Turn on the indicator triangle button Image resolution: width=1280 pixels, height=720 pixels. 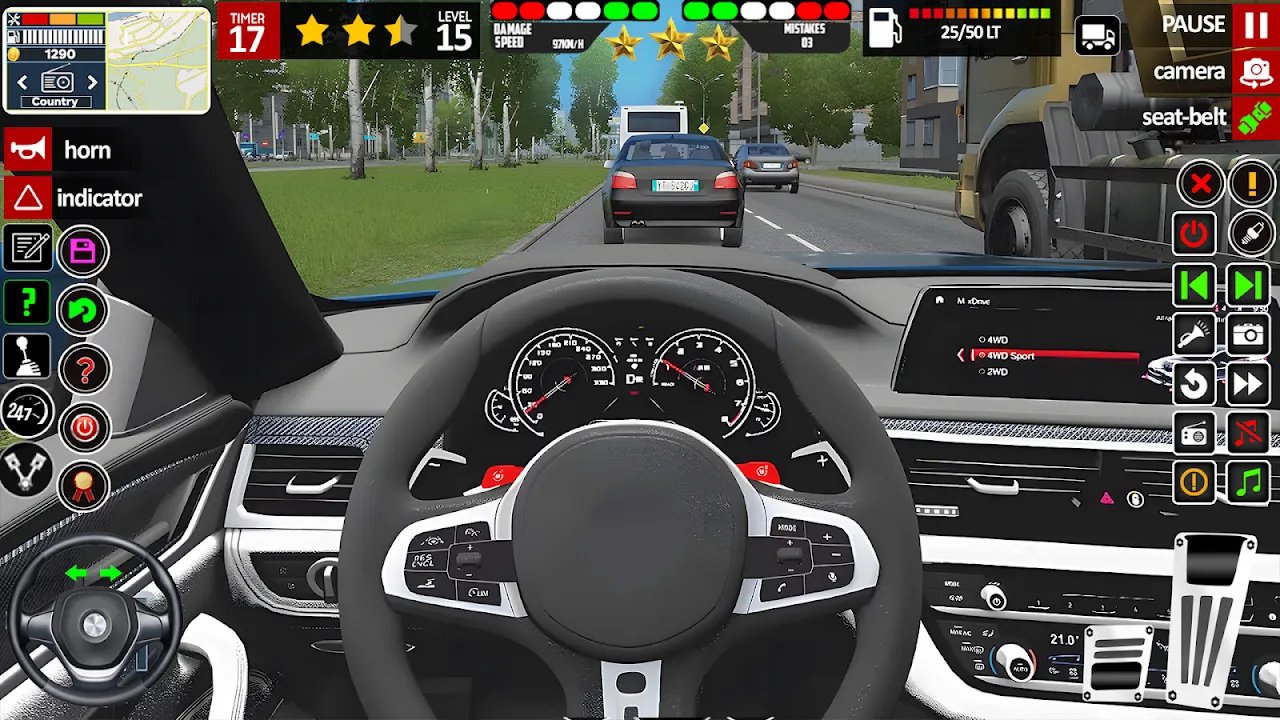coord(28,198)
